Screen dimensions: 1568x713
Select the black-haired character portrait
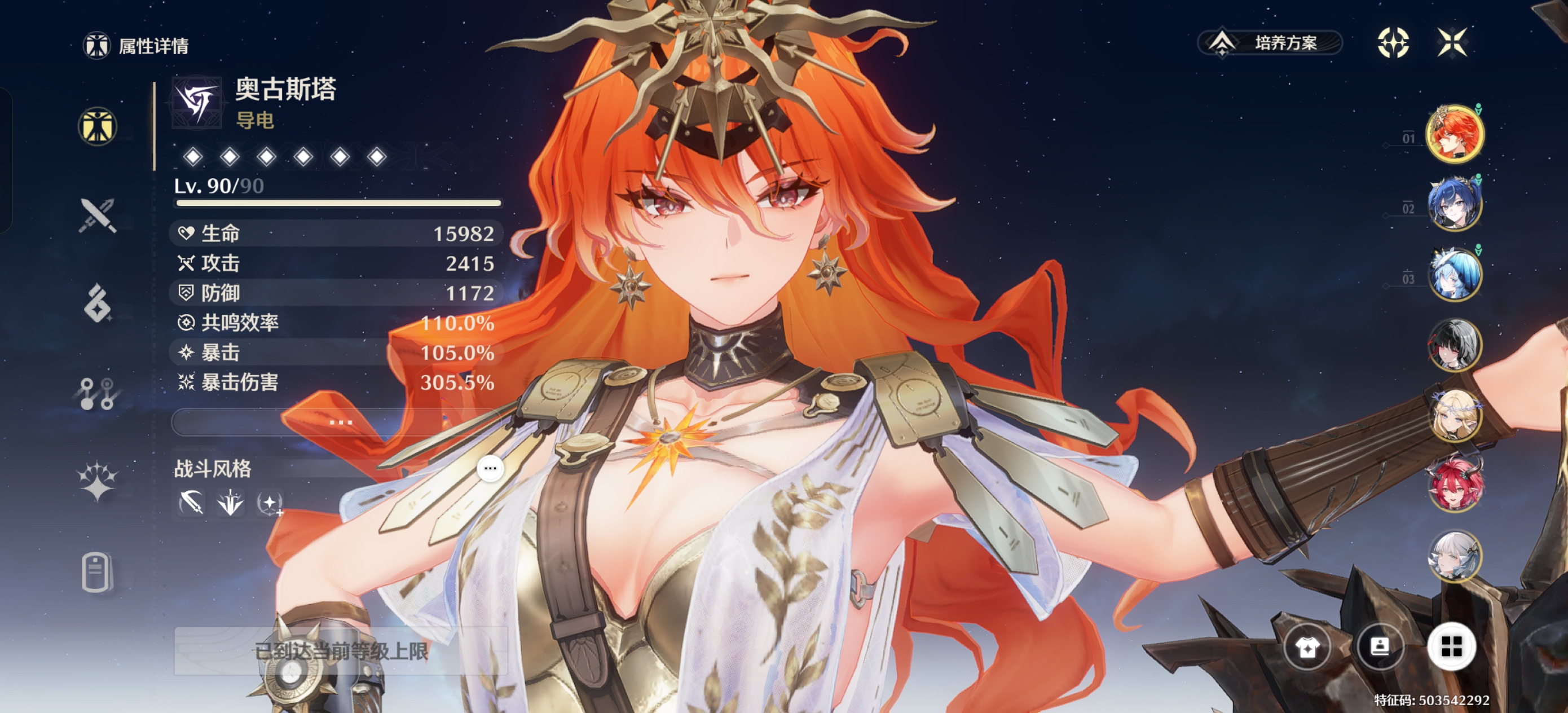point(1455,345)
